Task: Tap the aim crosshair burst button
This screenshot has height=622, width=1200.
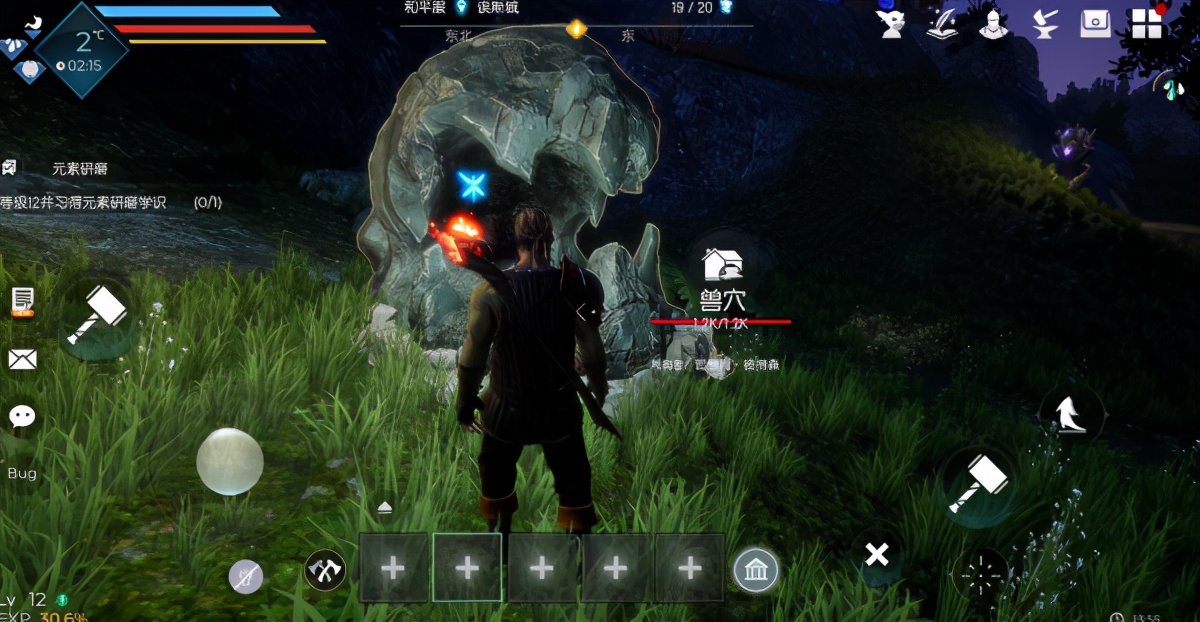Action: (x=981, y=575)
